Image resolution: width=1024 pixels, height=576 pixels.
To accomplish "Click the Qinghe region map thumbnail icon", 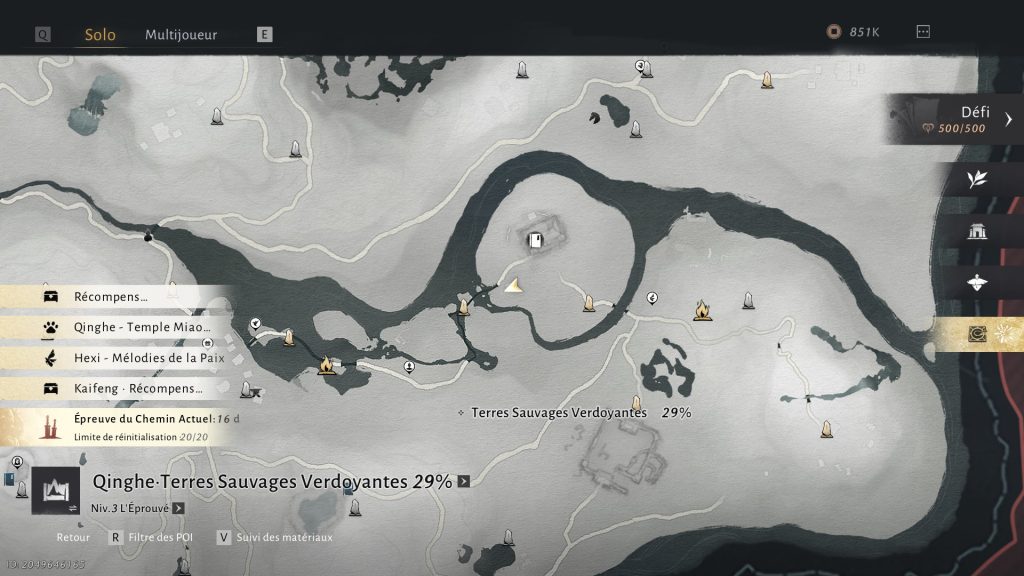I will (x=55, y=490).
